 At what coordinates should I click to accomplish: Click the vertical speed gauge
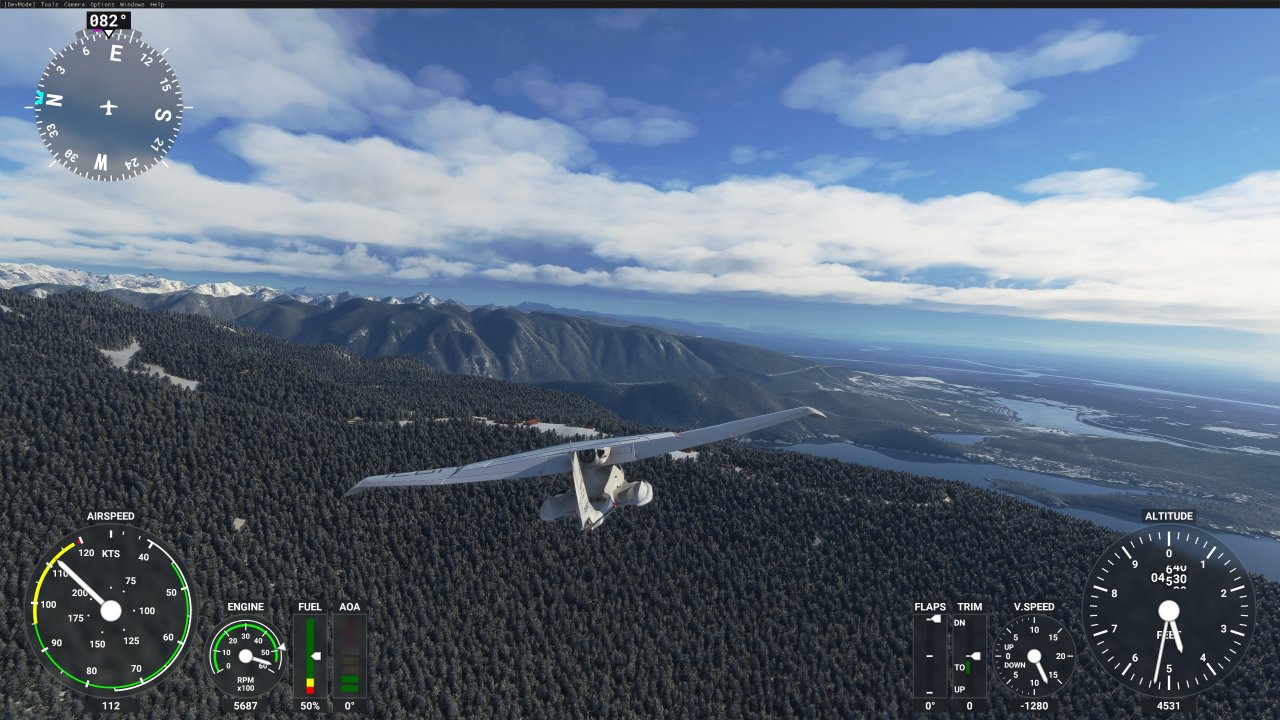[x=1034, y=656]
